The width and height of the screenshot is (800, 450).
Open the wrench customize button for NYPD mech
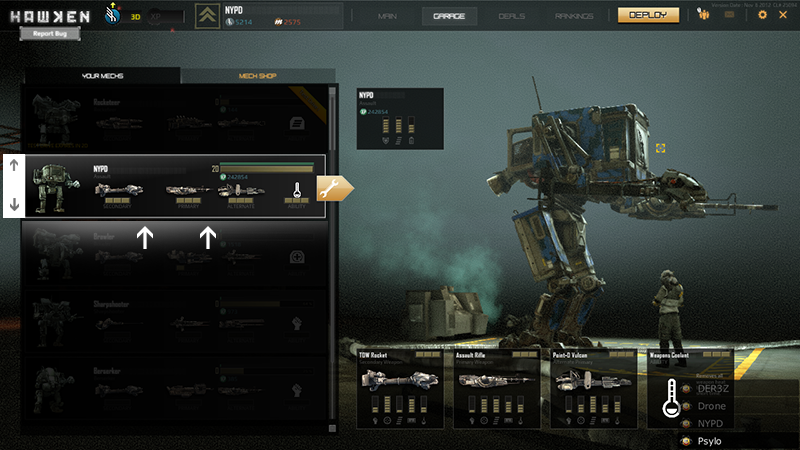coord(335,188)
